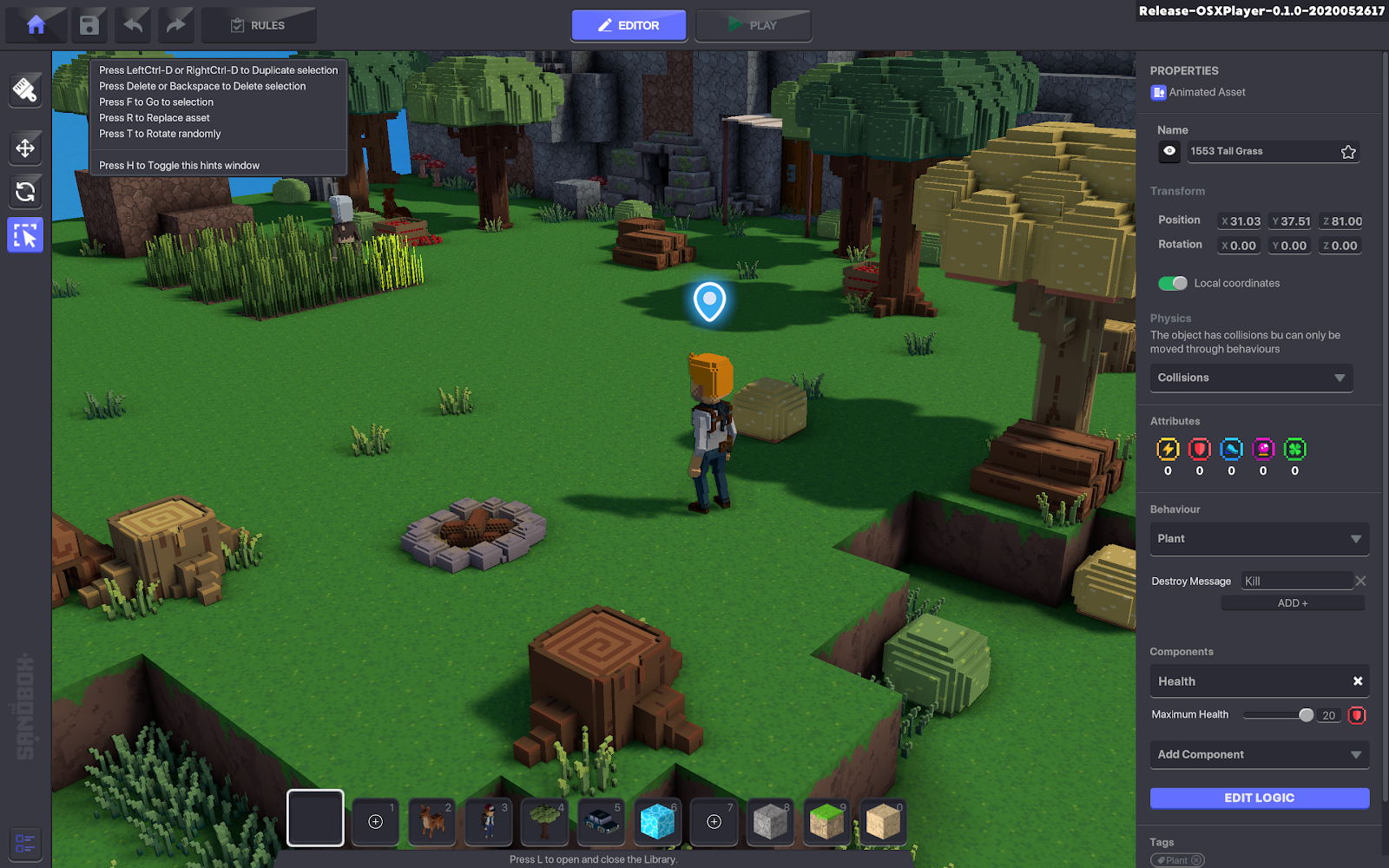Open the Add Component dropdown

pyautogui.click(x=1259, y=754)
